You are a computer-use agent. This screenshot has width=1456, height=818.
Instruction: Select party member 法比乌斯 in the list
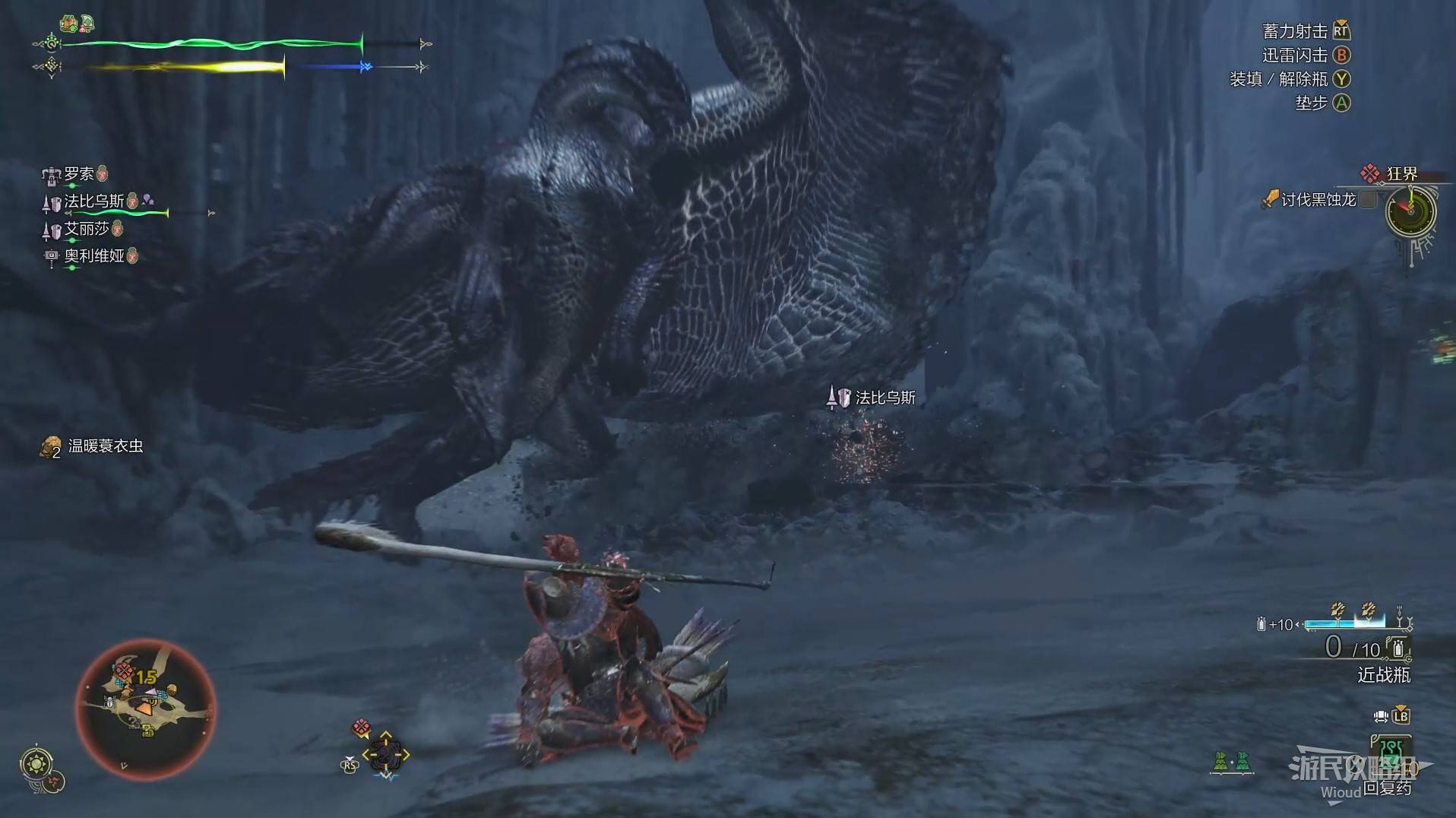[93, 201]
